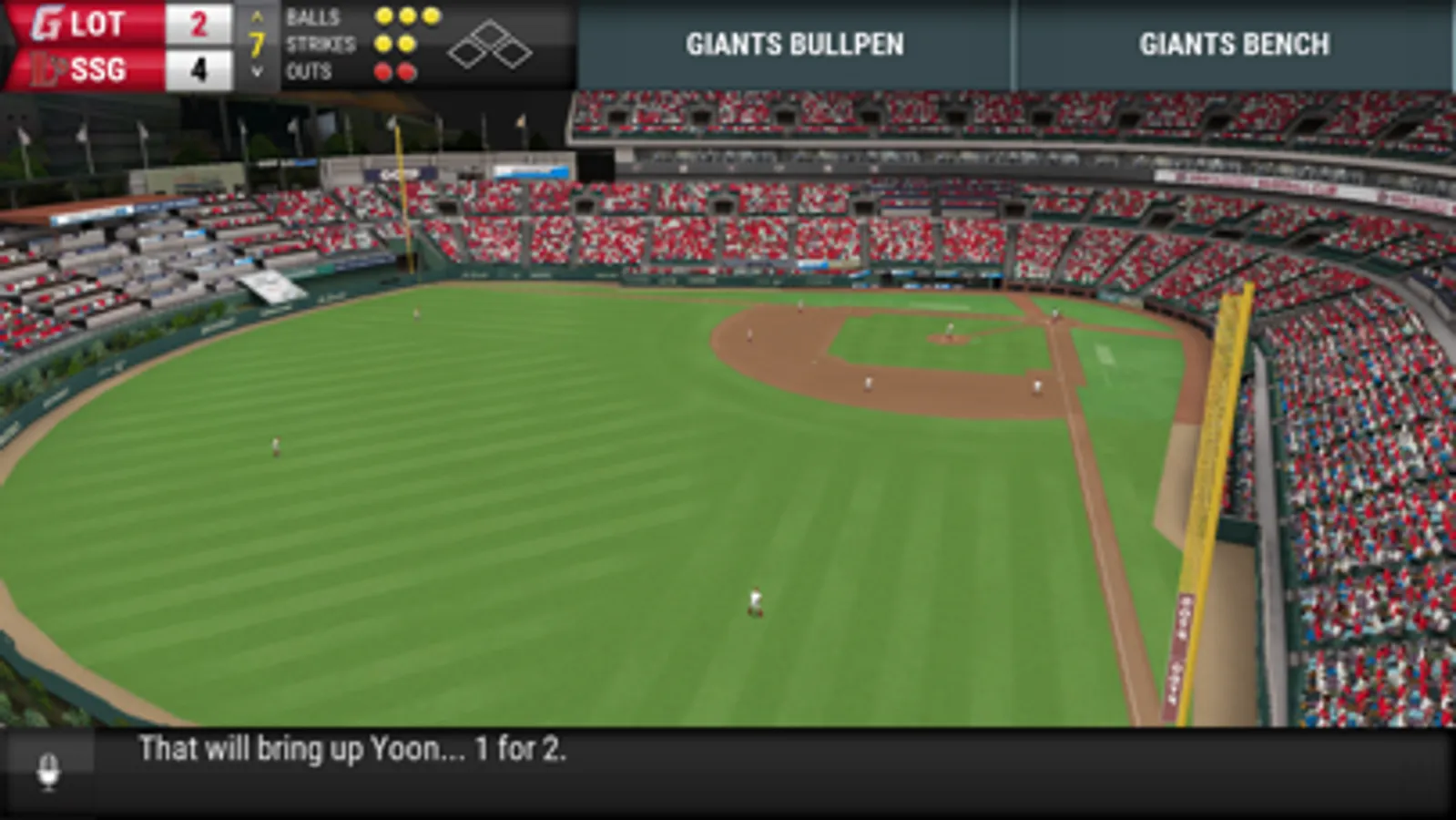The width and height of the screenshot is (1456, 820).
Task: Click the LOT away score of 2
Action: [x=199, y=23]
